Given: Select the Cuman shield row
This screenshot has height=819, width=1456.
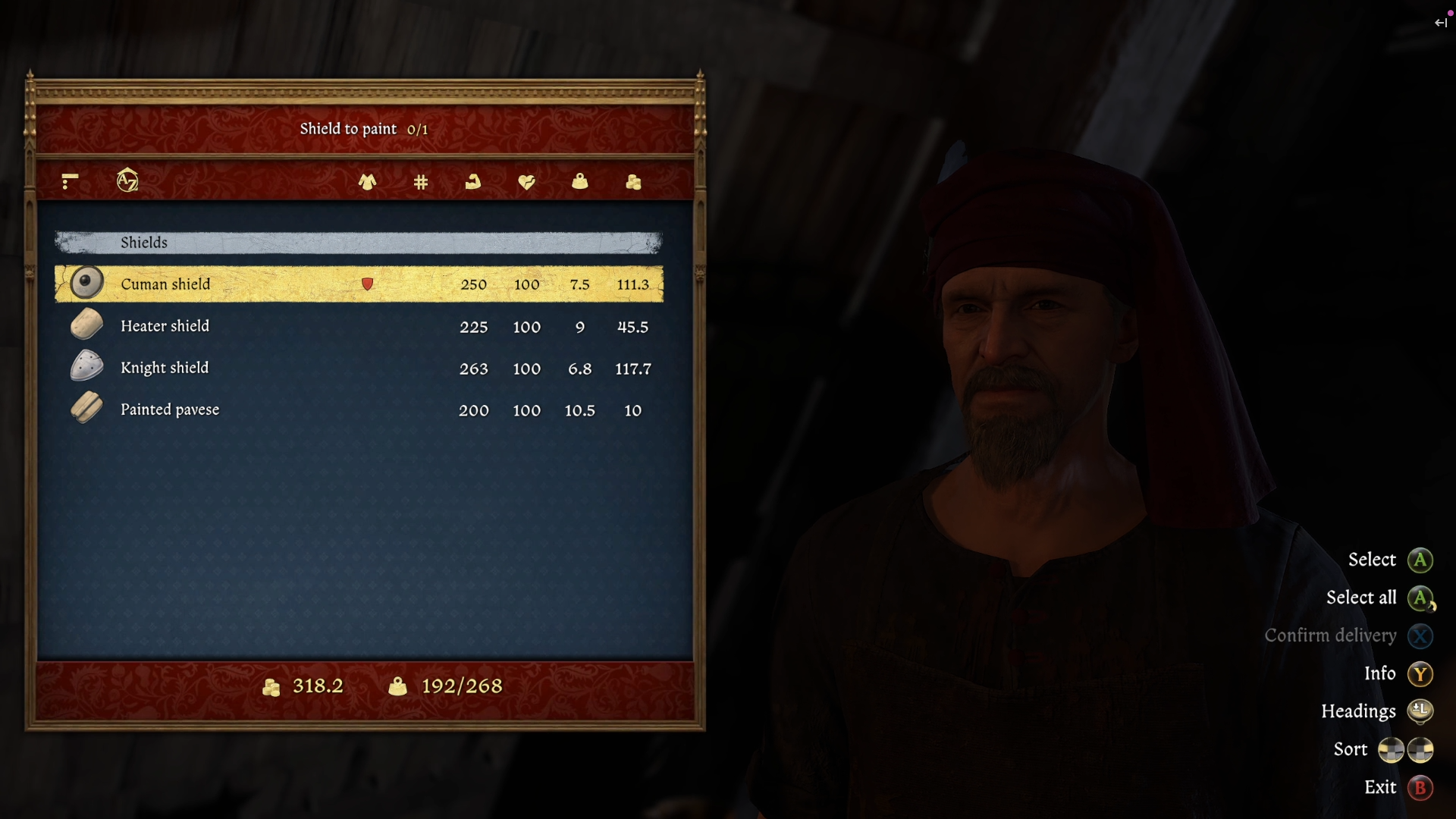Looking at the screenshot, I should (x=359, y=284).
